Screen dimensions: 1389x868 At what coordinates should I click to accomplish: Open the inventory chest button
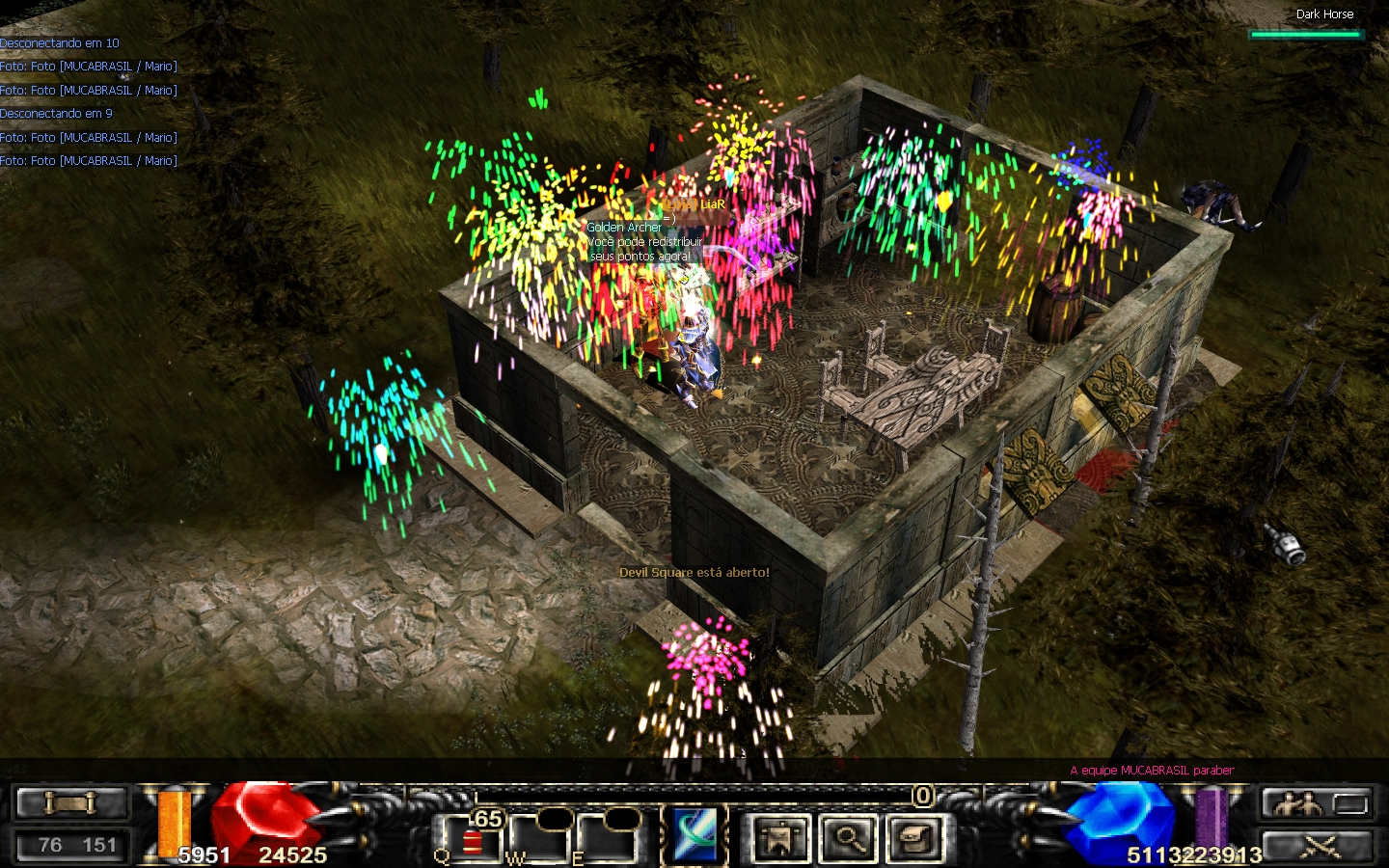(x=914, y=838)
